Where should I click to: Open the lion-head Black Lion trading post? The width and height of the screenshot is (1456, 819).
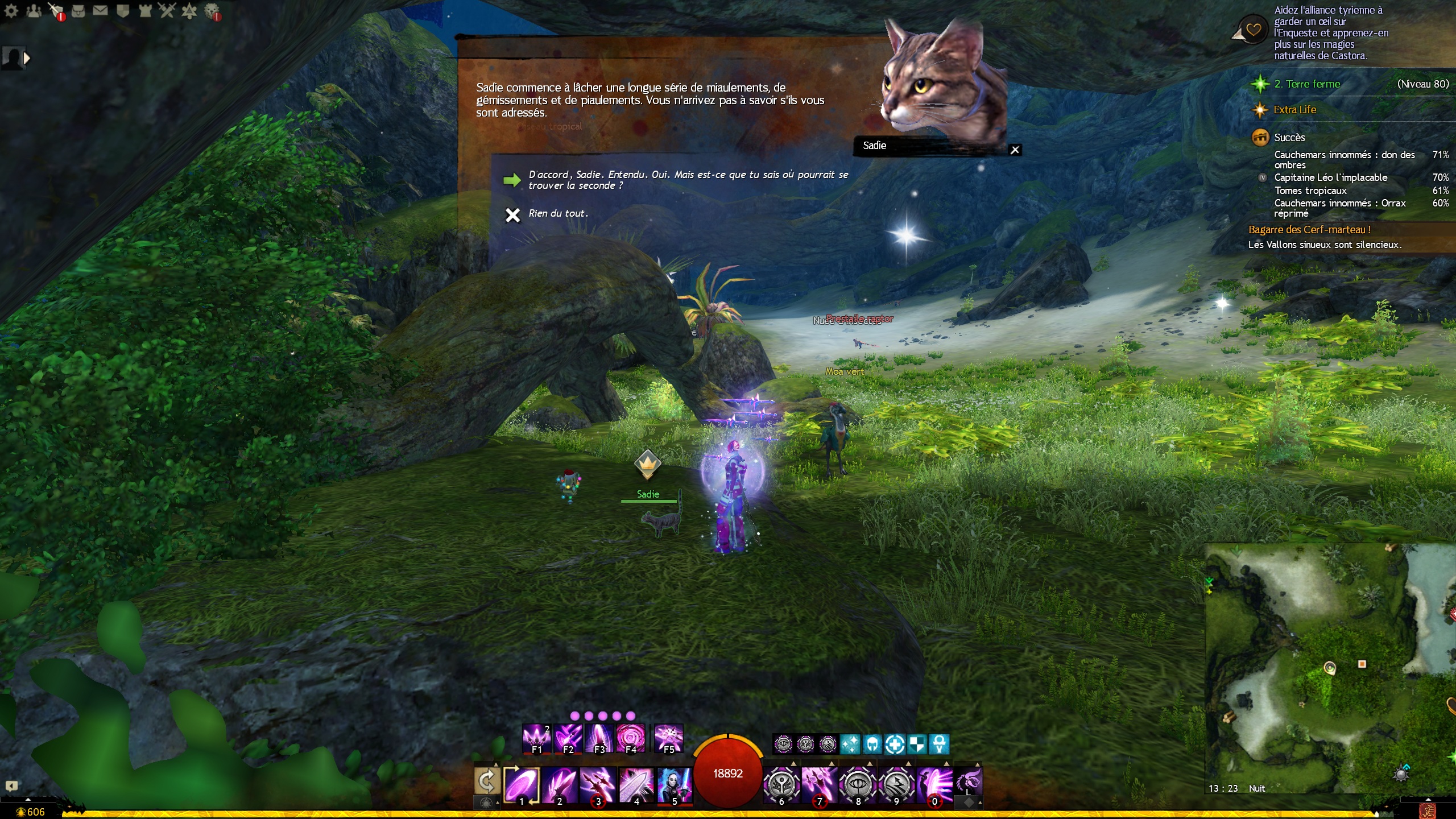point(212,11)
